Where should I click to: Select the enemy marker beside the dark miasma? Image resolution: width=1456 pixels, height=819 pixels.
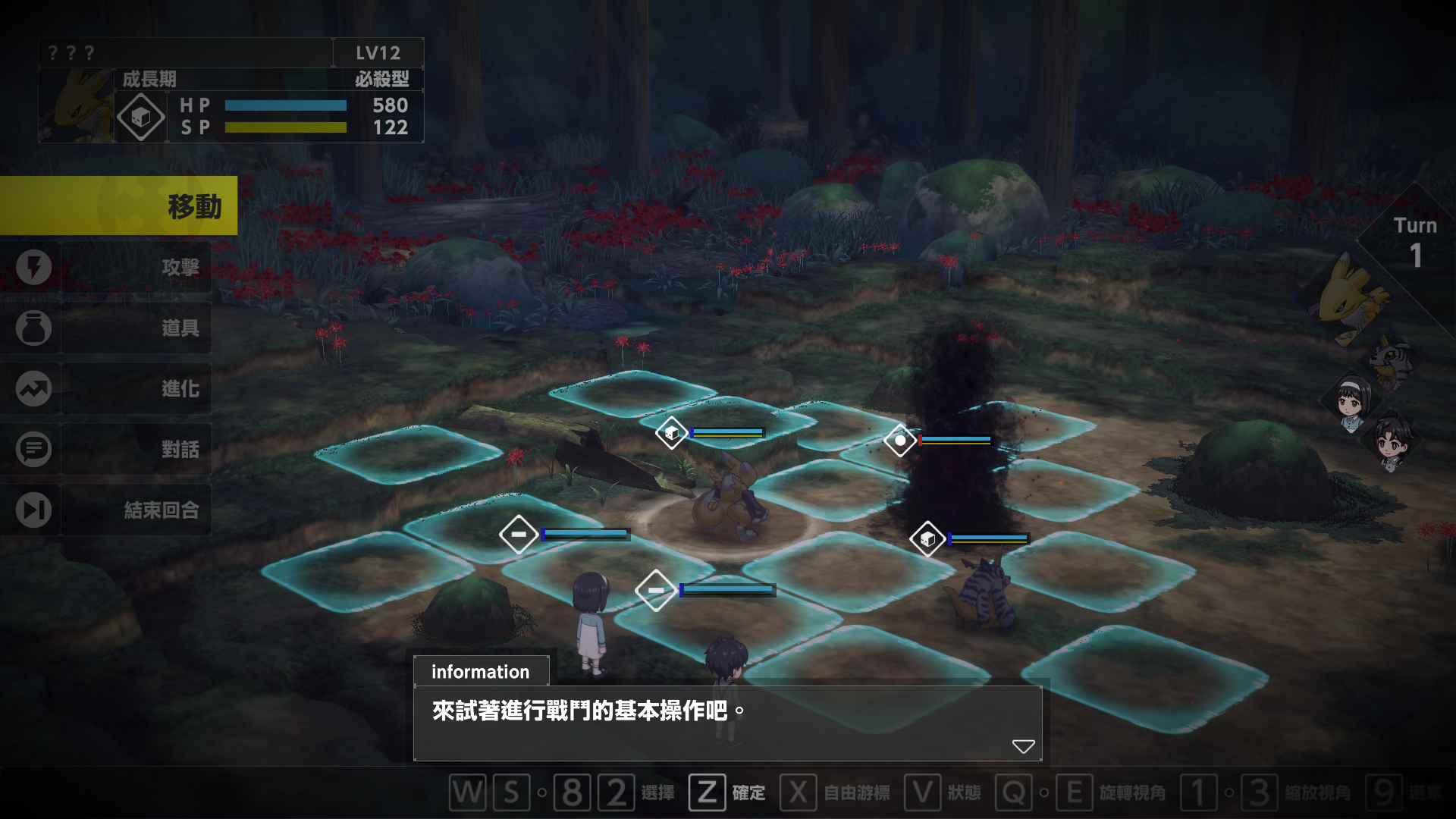coord(899,441)
